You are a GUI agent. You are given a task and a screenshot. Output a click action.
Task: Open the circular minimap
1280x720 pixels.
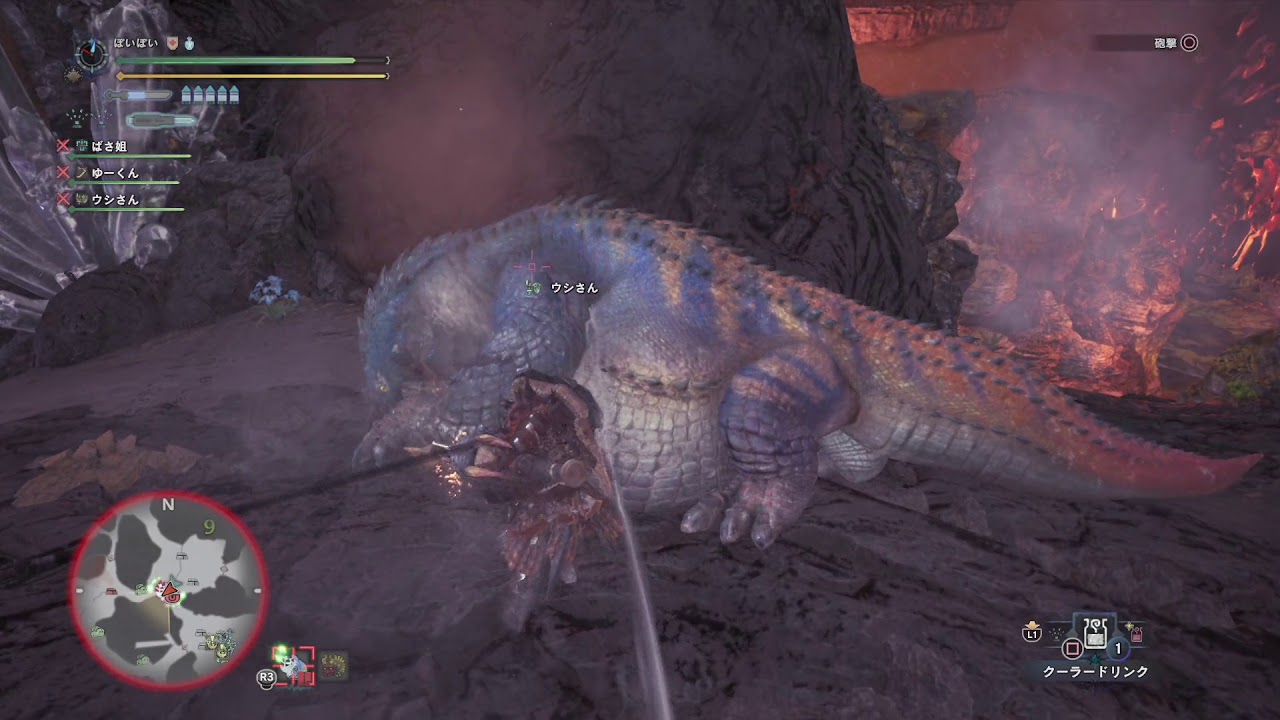pyautogui.click(x=168, y=592)
